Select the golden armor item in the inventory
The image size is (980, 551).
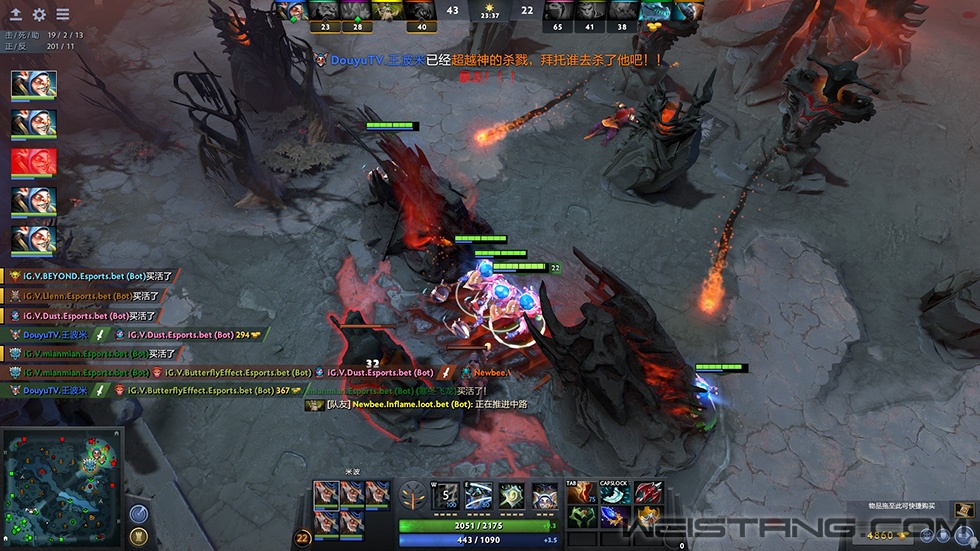(647, 517)
